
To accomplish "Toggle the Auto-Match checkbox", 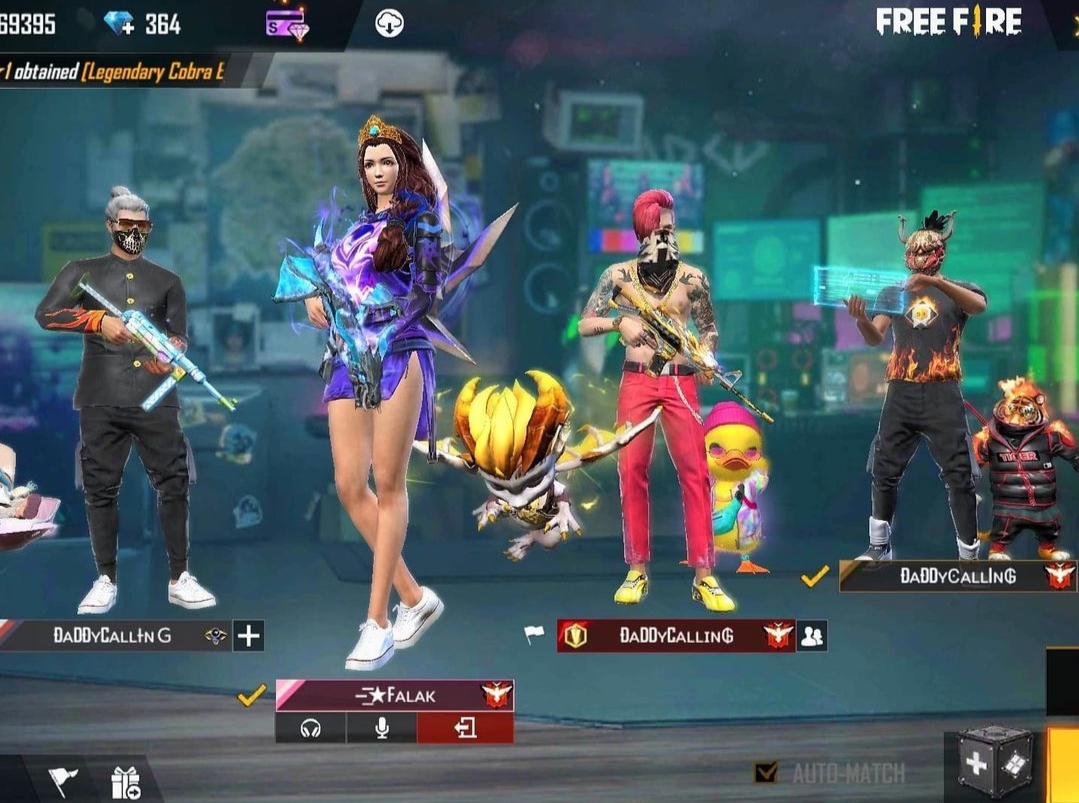I will [x=766, y=772].
